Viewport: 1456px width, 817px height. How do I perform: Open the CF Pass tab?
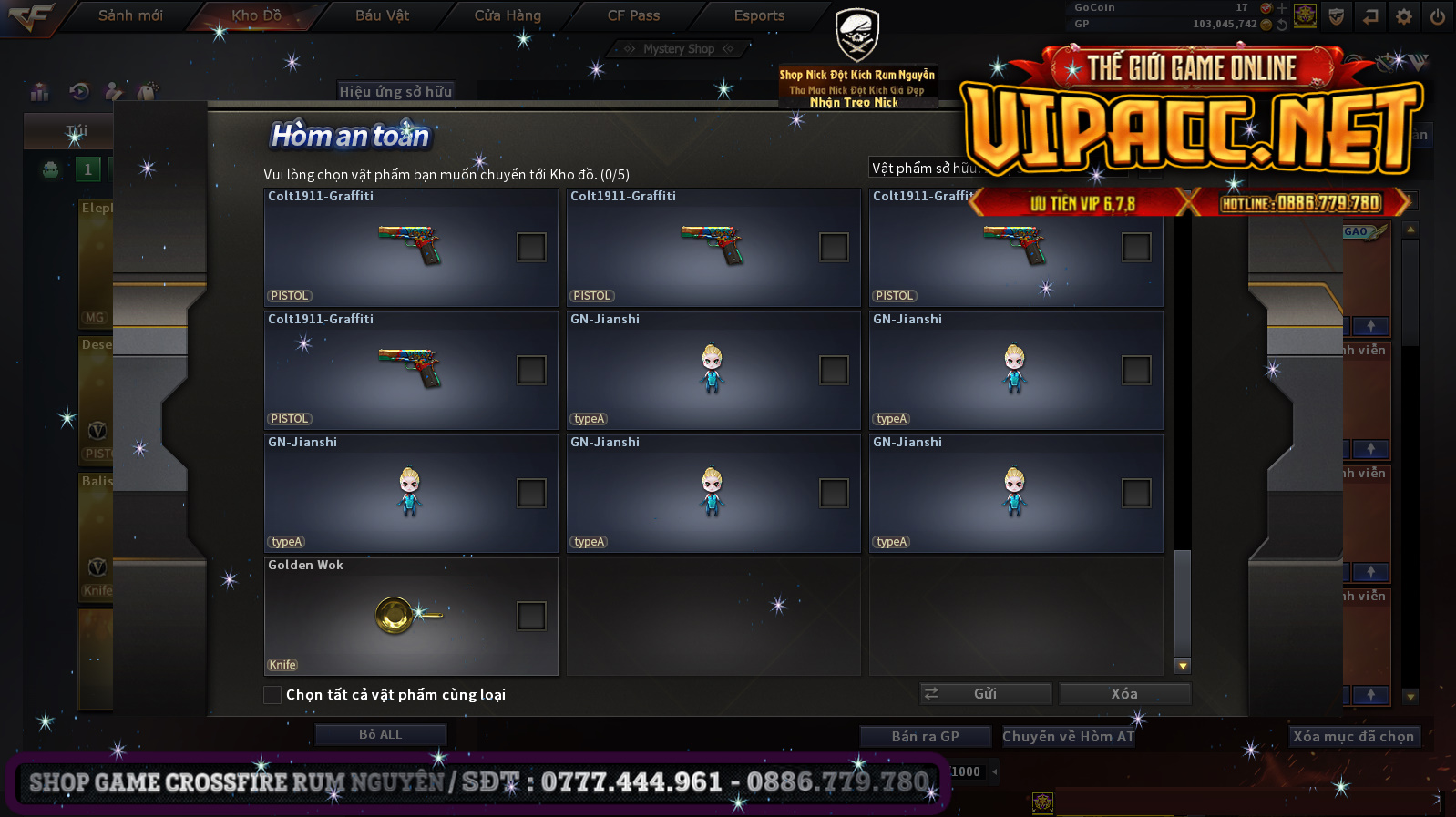click(x=633, y=15)
